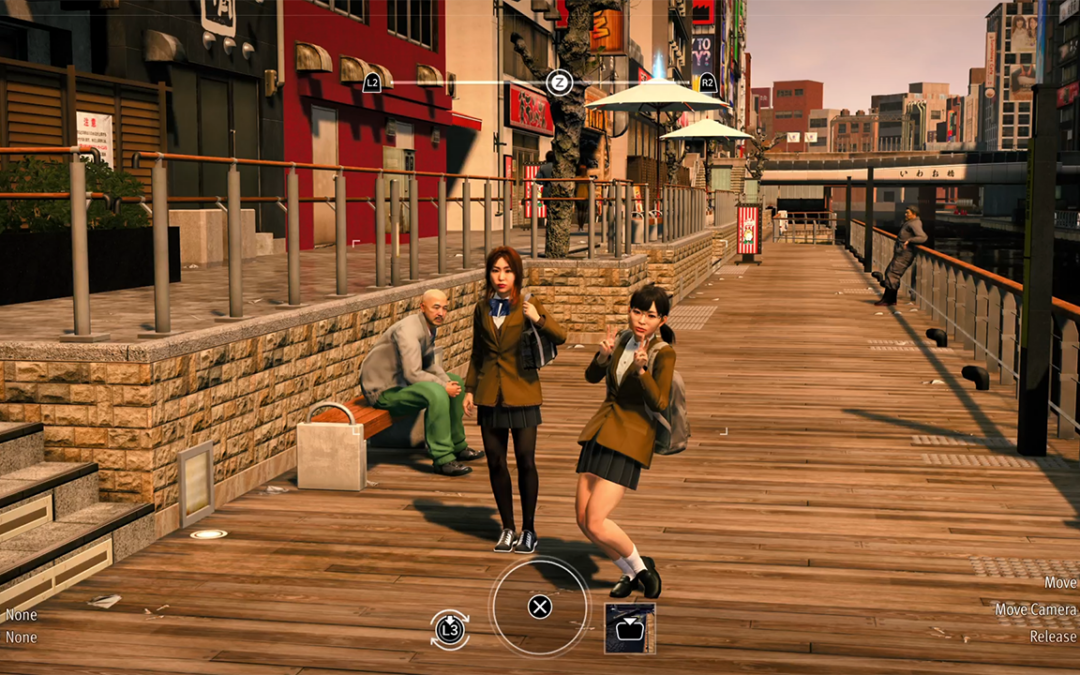The image size is (1080, 675).
Task: Click the large circular camera shutter button
Action: (x=540, y=606)
